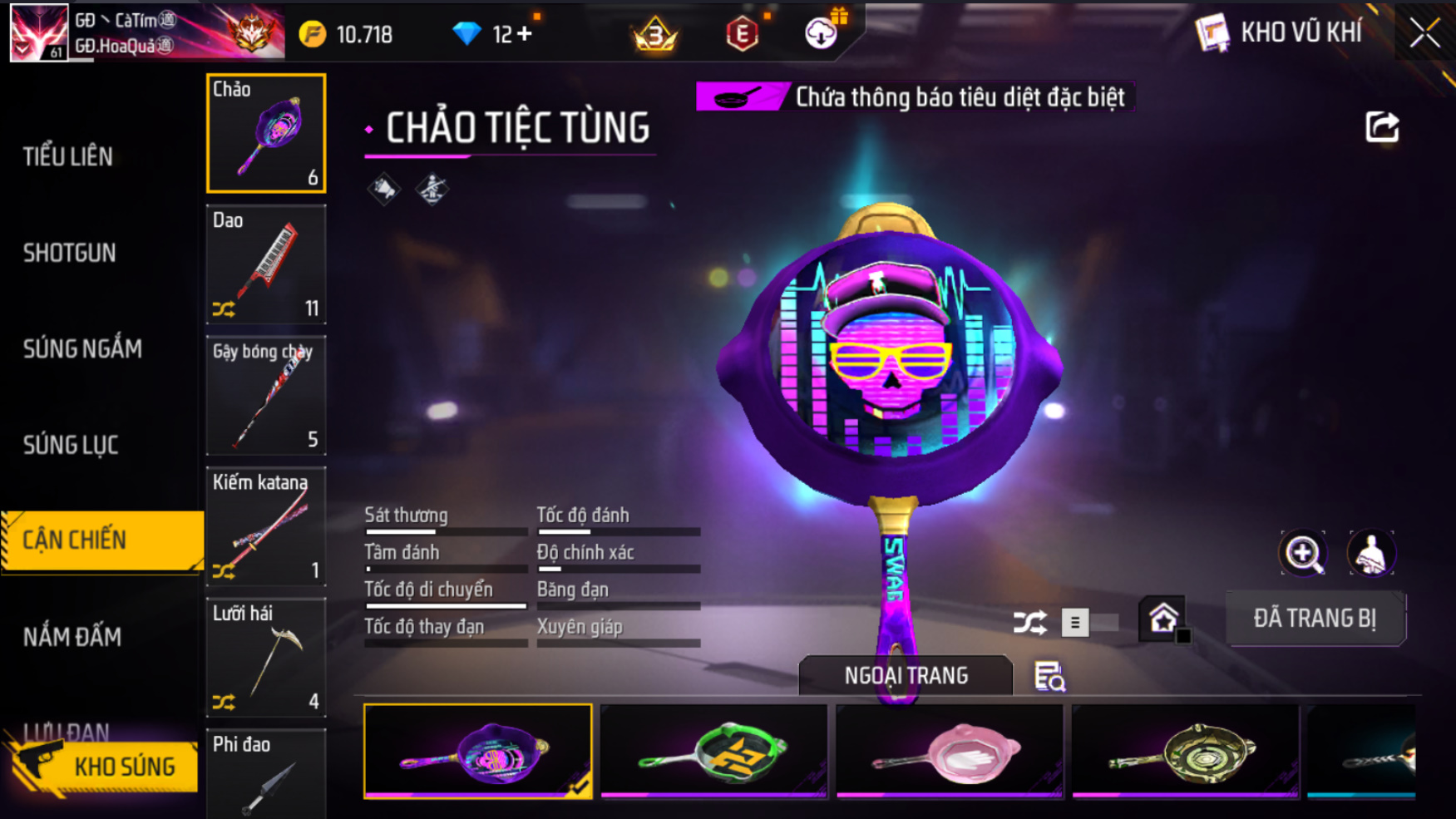Pick the Gậy bóng chày slot
The height and width of the screenshot is (819, 1456).
coord(266,396)
